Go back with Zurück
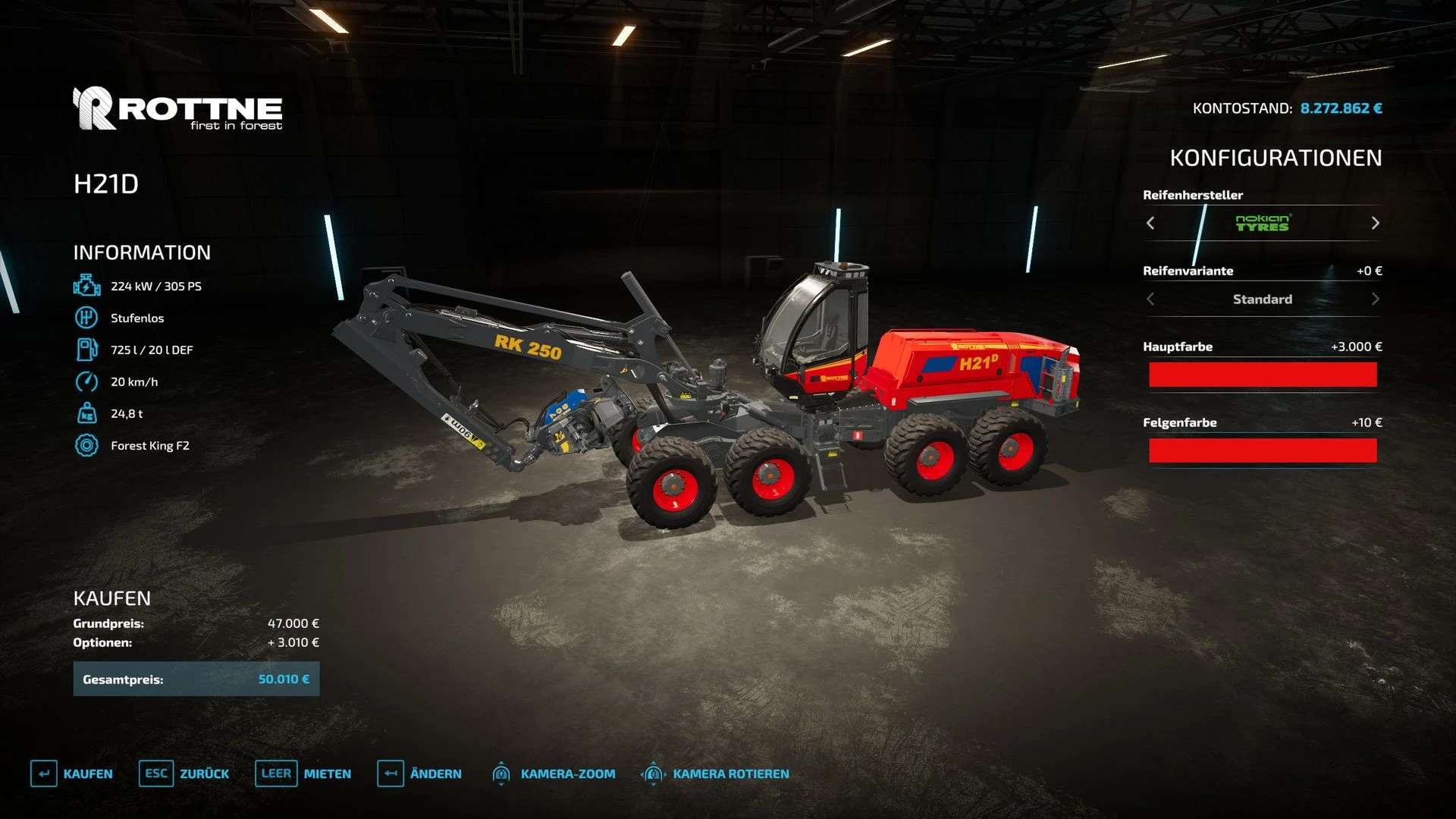 (x=184, y=773)
